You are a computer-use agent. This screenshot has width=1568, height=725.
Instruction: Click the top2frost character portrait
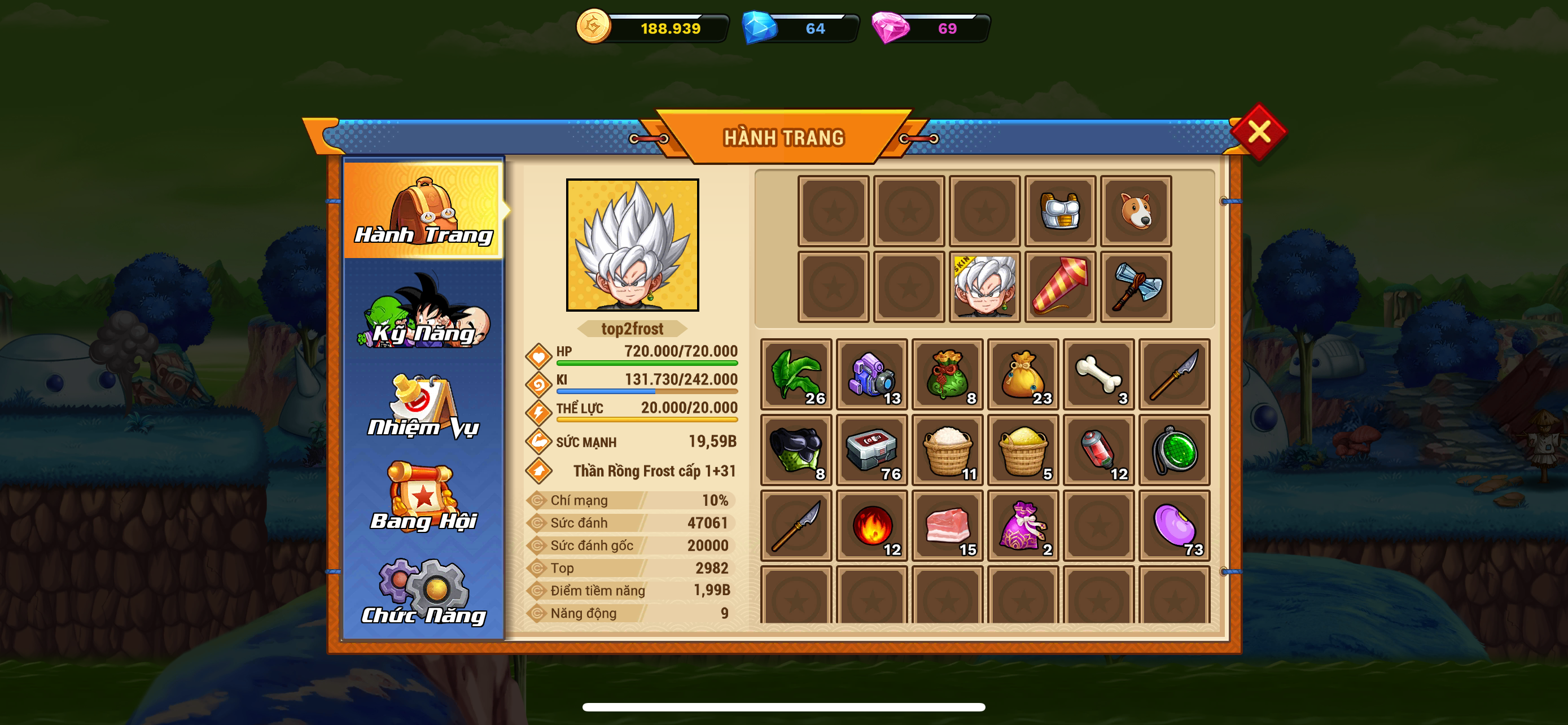pos(632,244)
